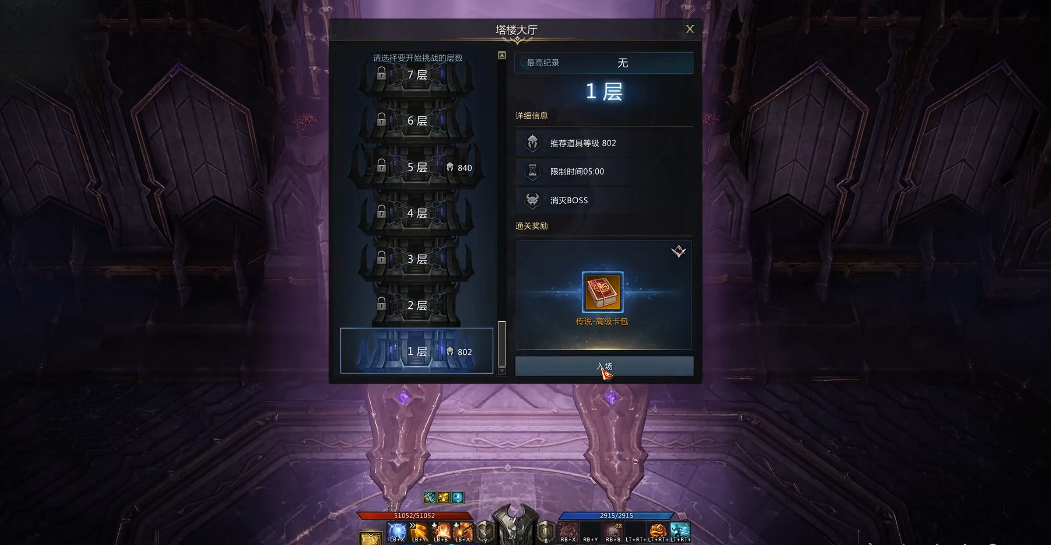Use the orange pumpkin face skill
The image size is (1051, 545).
658,531
